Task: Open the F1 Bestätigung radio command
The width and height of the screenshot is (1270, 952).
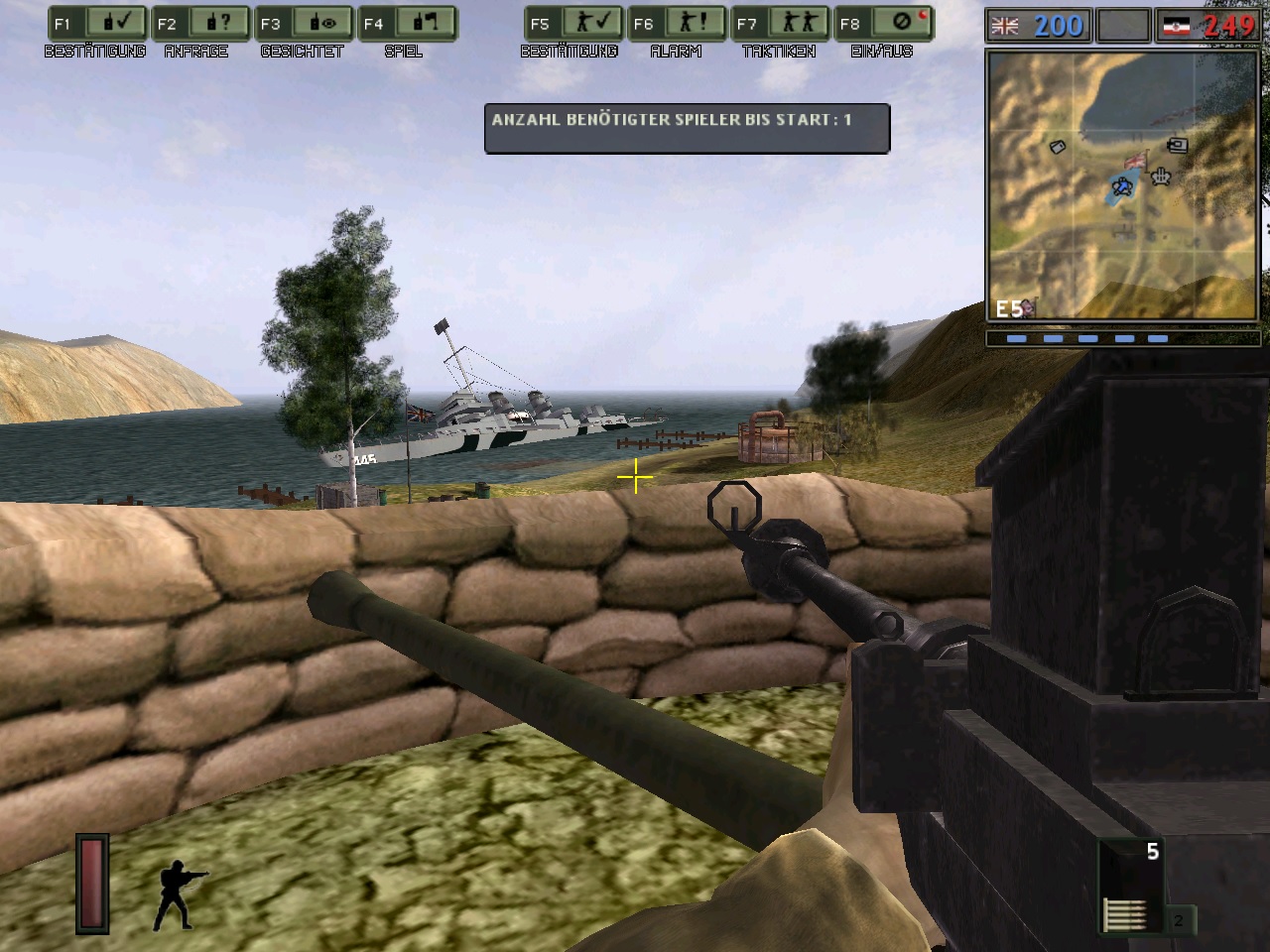Action: point(96,24)
